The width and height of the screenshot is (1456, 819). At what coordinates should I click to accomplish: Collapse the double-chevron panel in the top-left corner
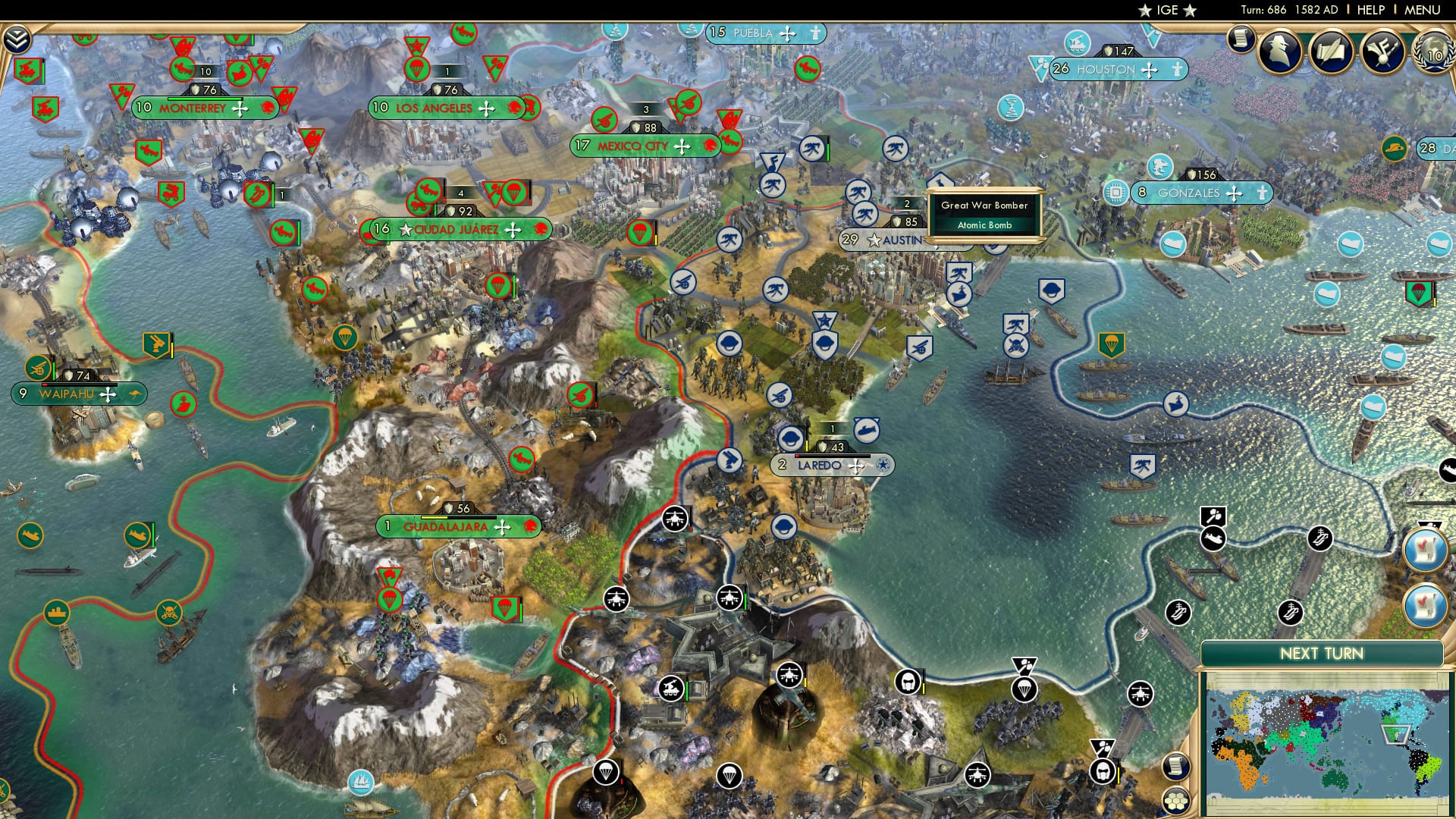pyautogui.click(x=16, y=39)
